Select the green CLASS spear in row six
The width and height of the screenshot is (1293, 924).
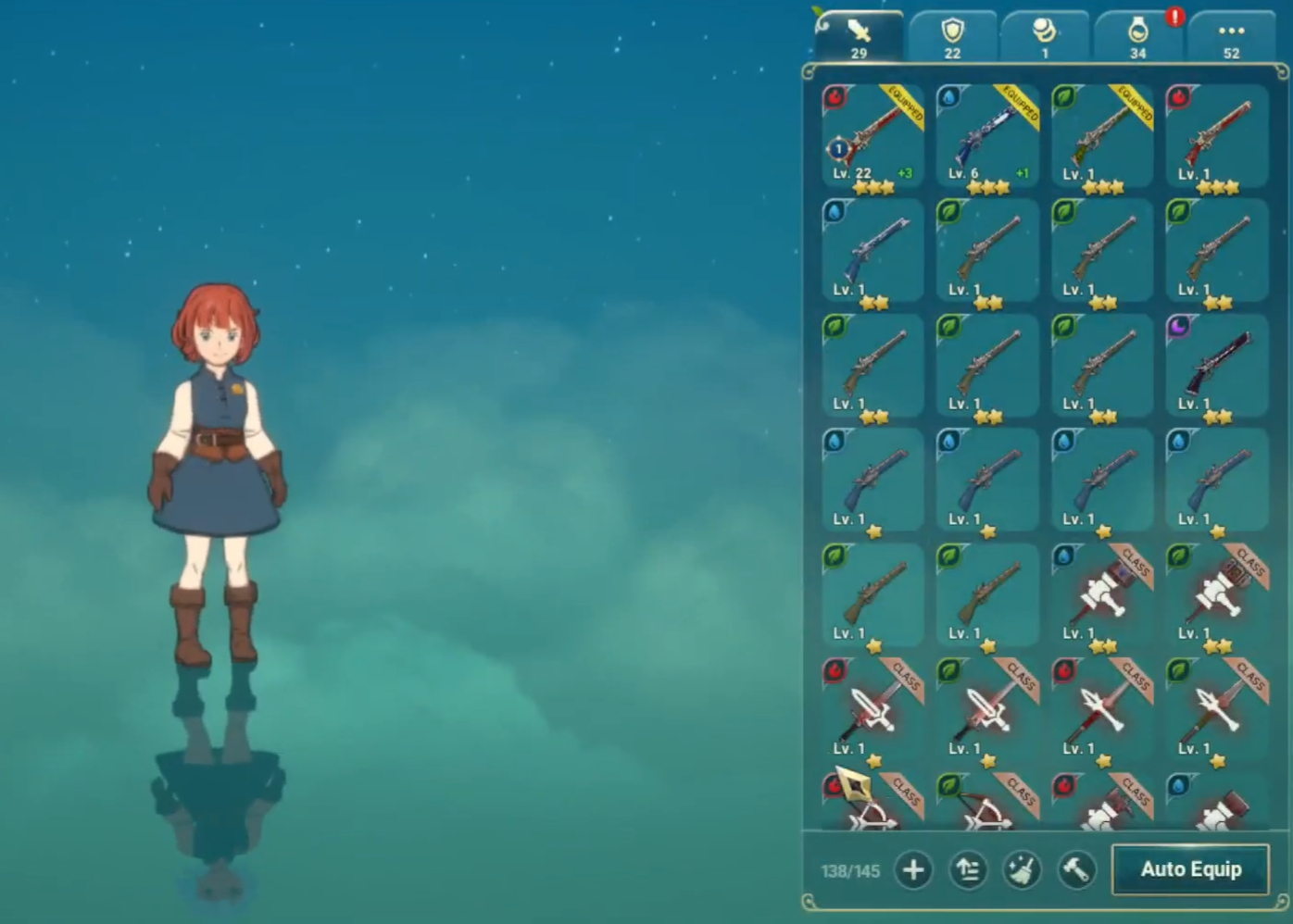pyautogui.click(x=1216, y=708)
